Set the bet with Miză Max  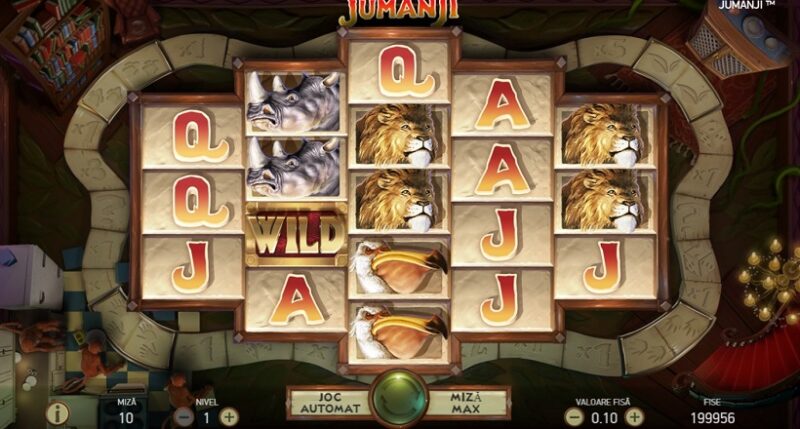pyautogui.click(x=471, y=402)
